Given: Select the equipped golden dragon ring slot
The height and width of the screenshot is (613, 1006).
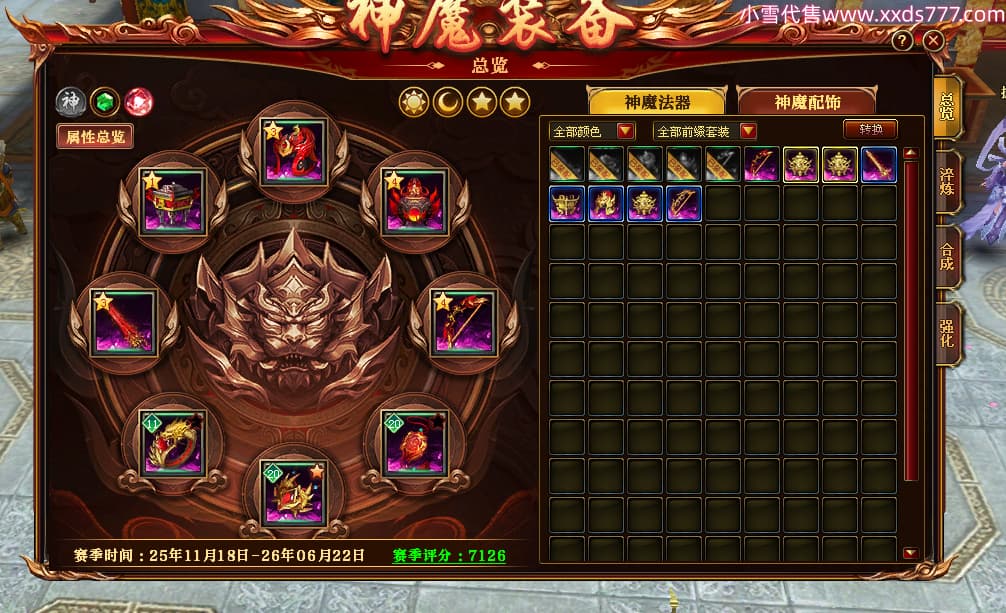Looking at the screenshot, I should click(172, 442).
